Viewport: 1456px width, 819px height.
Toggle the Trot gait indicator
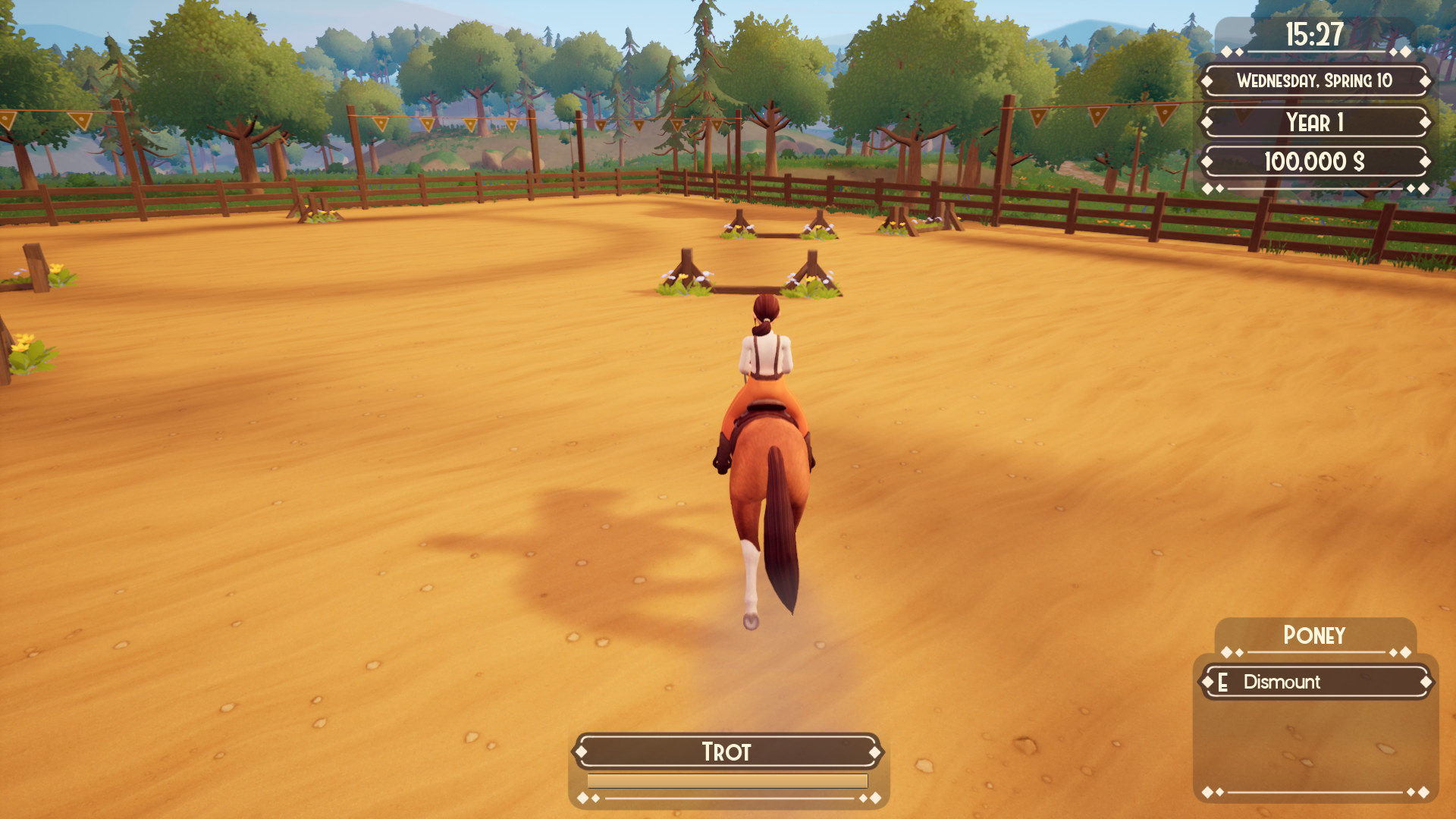(726, 752)
